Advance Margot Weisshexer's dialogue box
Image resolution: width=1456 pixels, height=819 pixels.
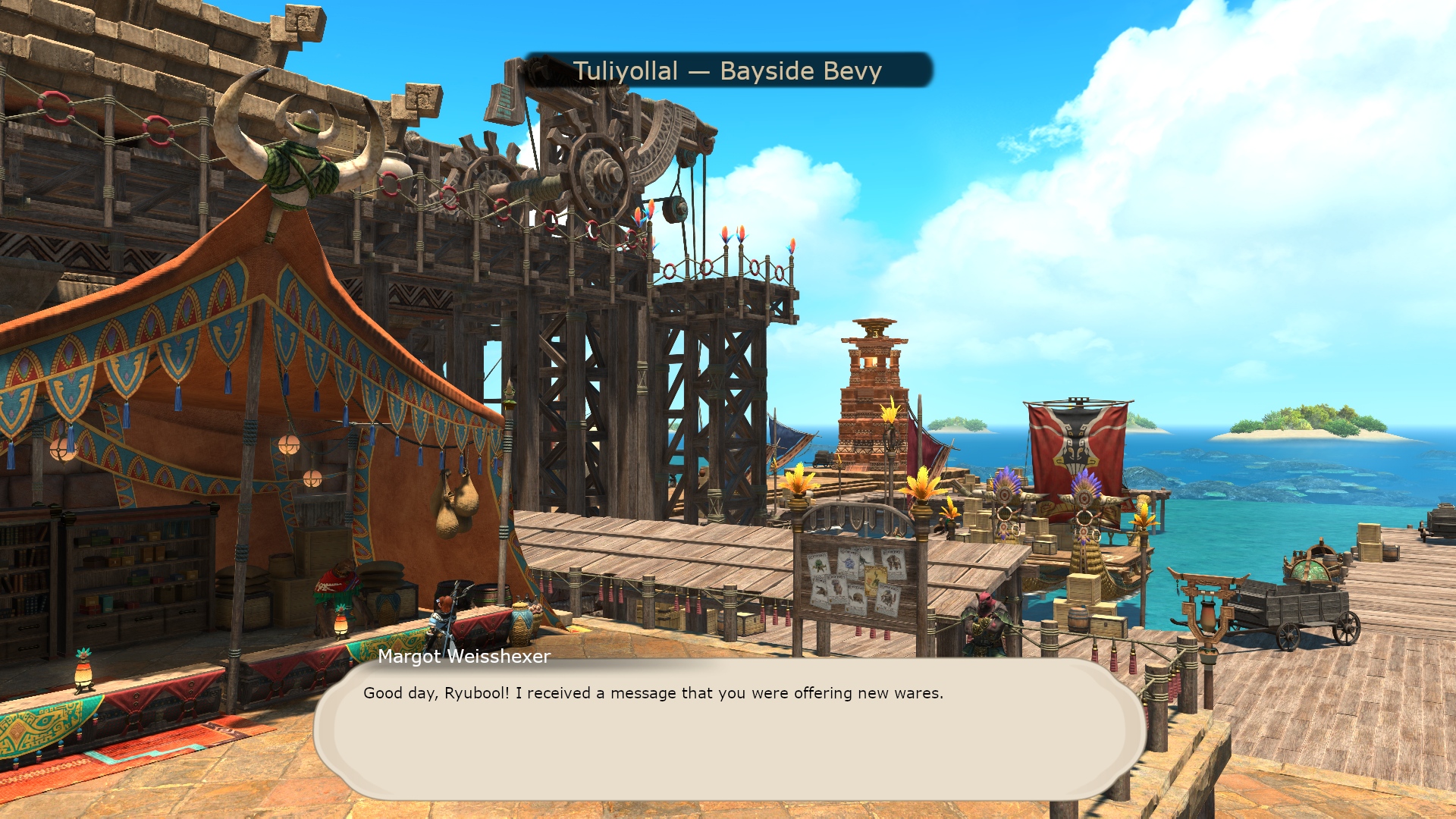click(728, 728)
